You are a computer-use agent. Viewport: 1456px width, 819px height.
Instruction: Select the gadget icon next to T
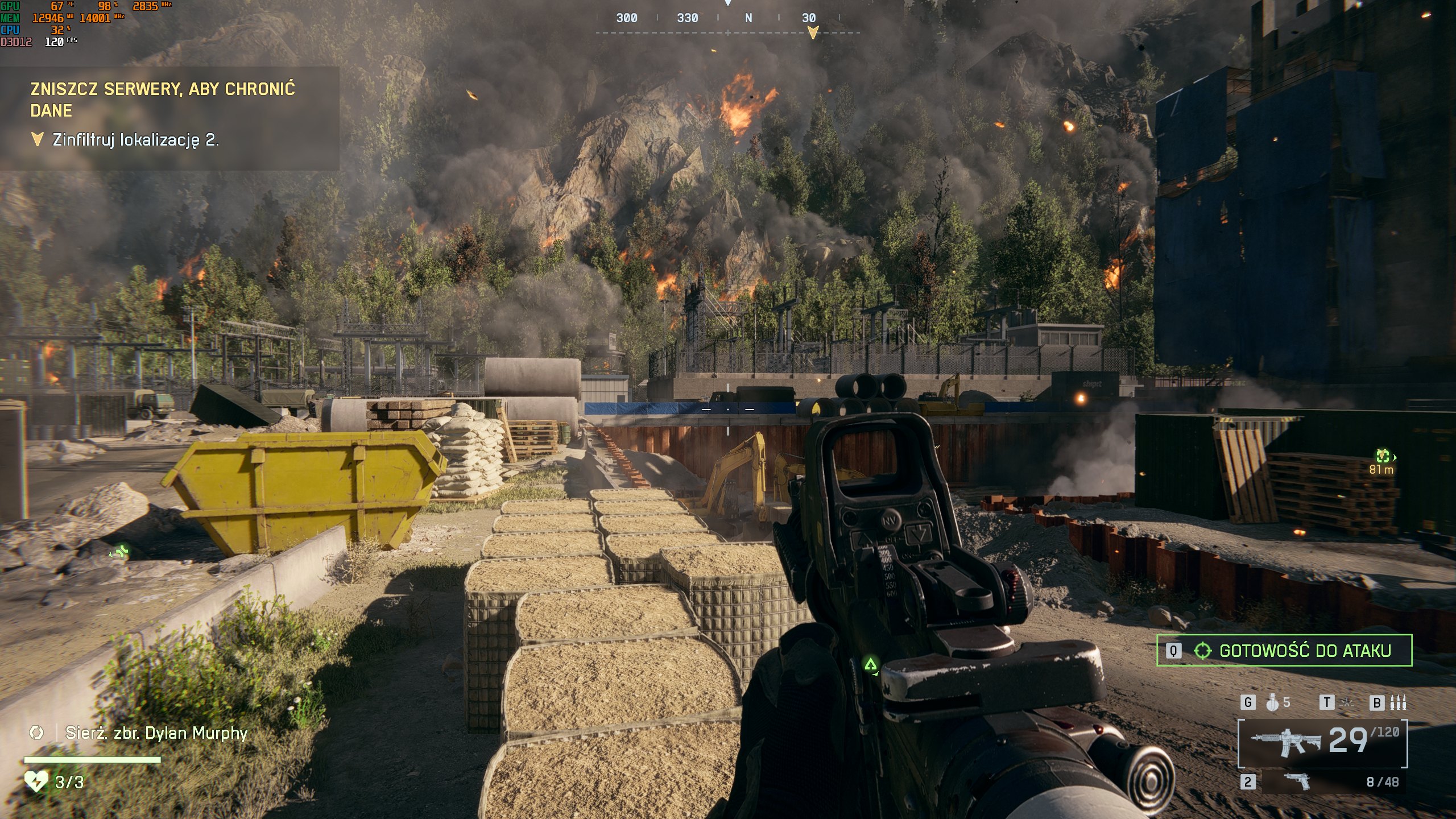click(1347, 703)
